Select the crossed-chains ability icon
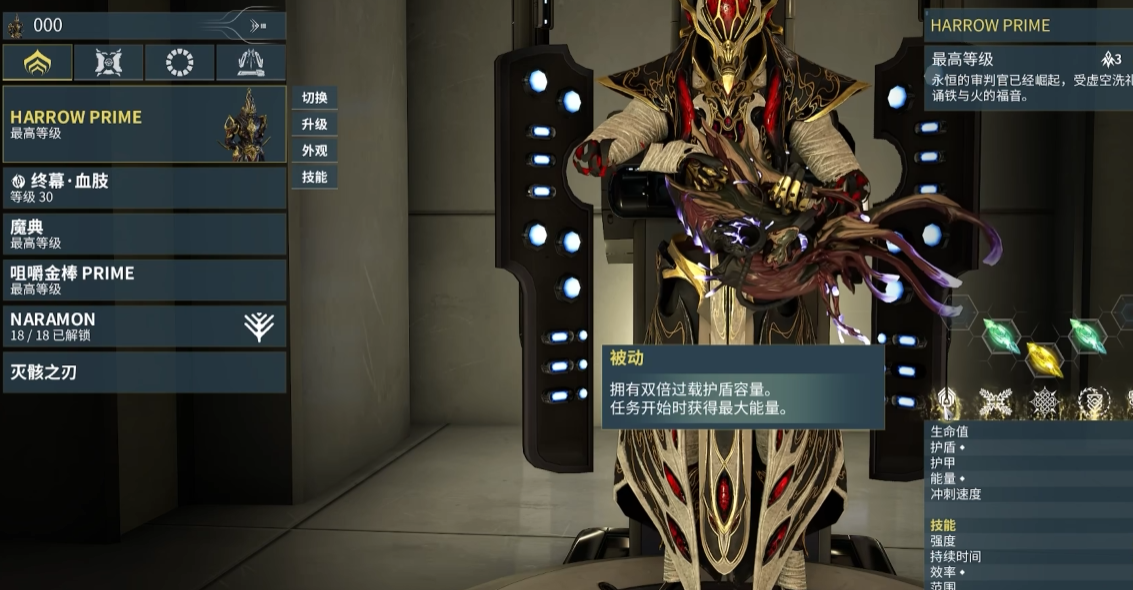The image size is (1133, 590). 994,402
